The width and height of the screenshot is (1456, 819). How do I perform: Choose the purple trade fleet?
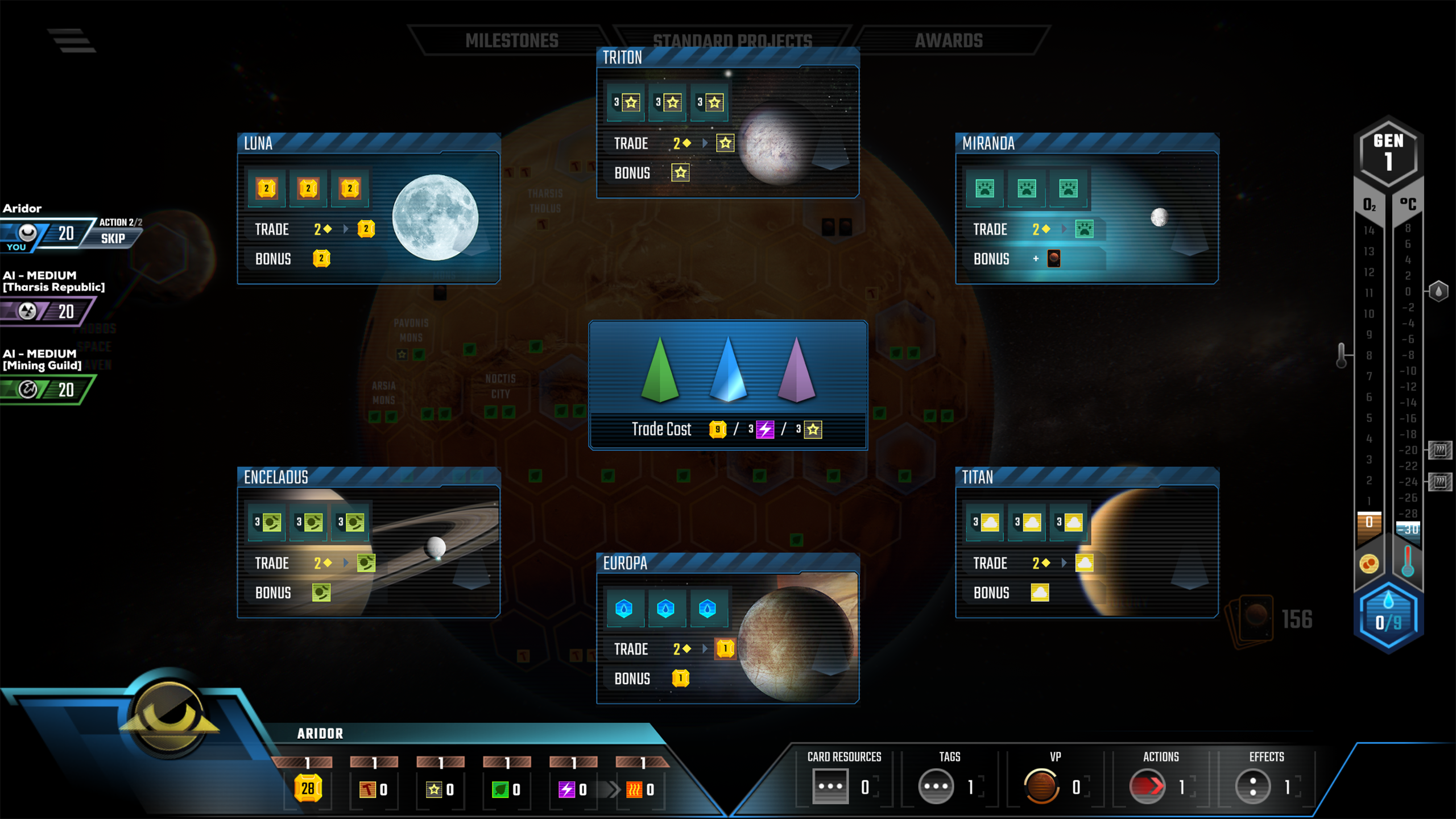tap(796, 370)
